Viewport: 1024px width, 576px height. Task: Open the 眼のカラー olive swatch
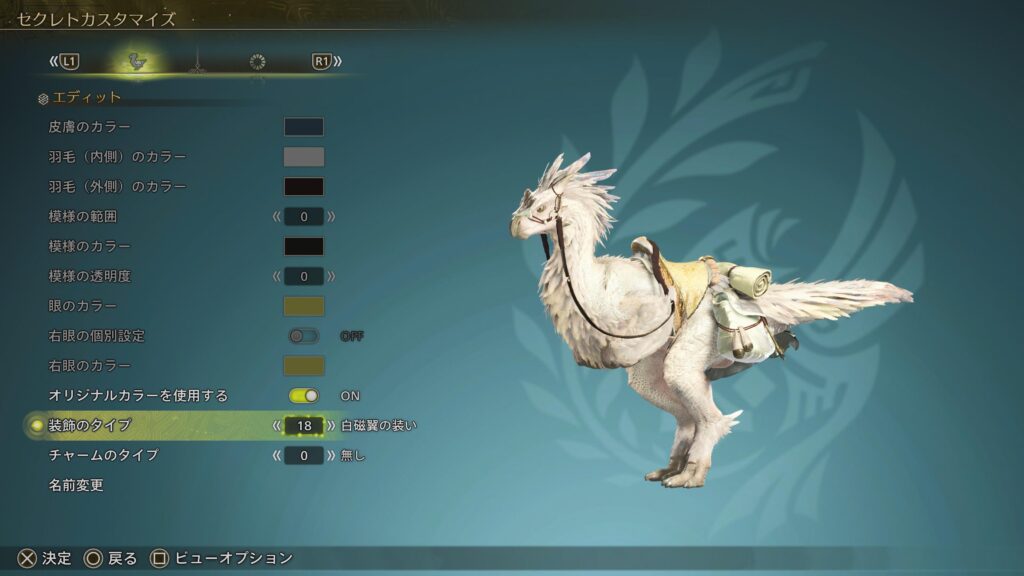pyautogui.click(x=303, y=306)
